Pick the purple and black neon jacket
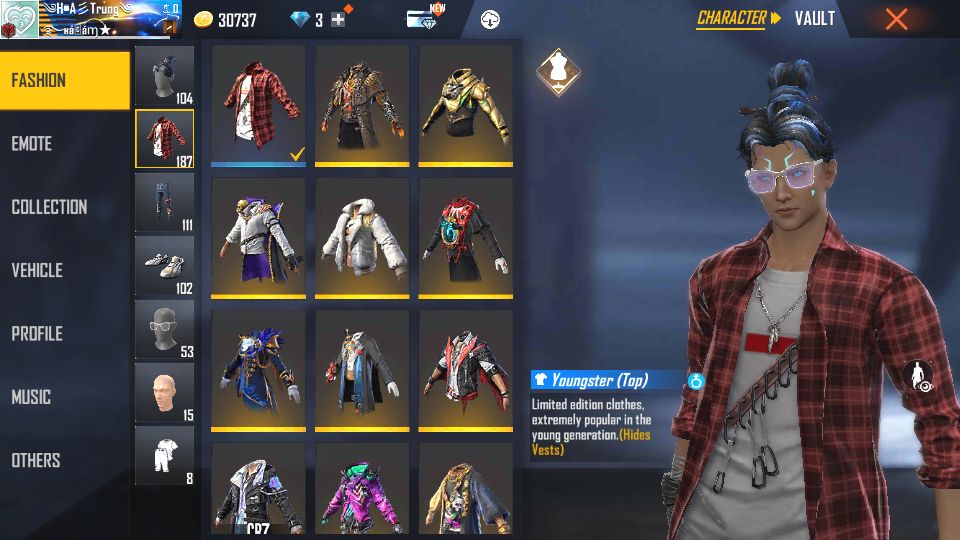The height and width of the screenshot is (540, 960). click(x=361, y=488)
